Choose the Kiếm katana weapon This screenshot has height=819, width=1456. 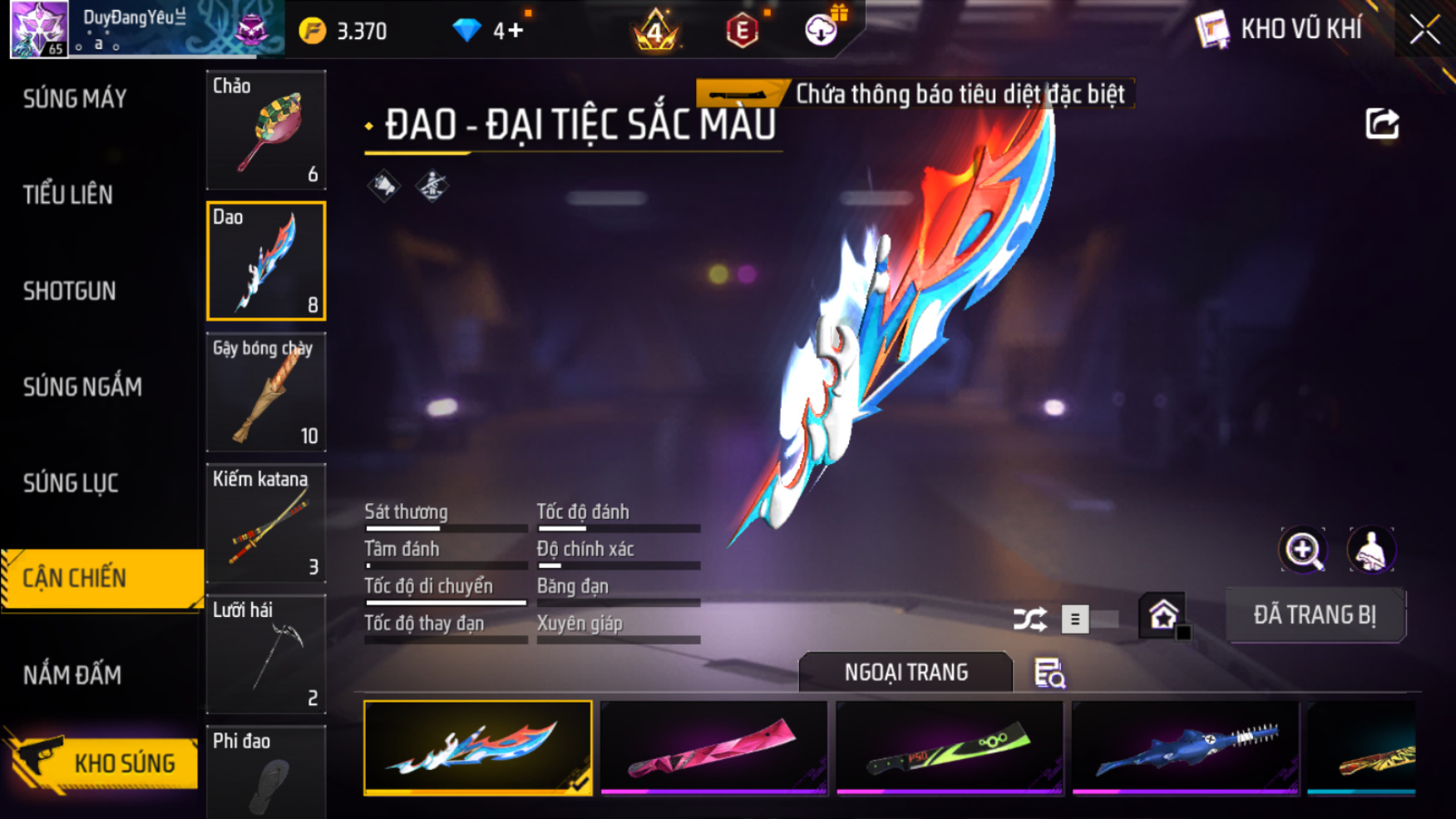coord(266,524)
